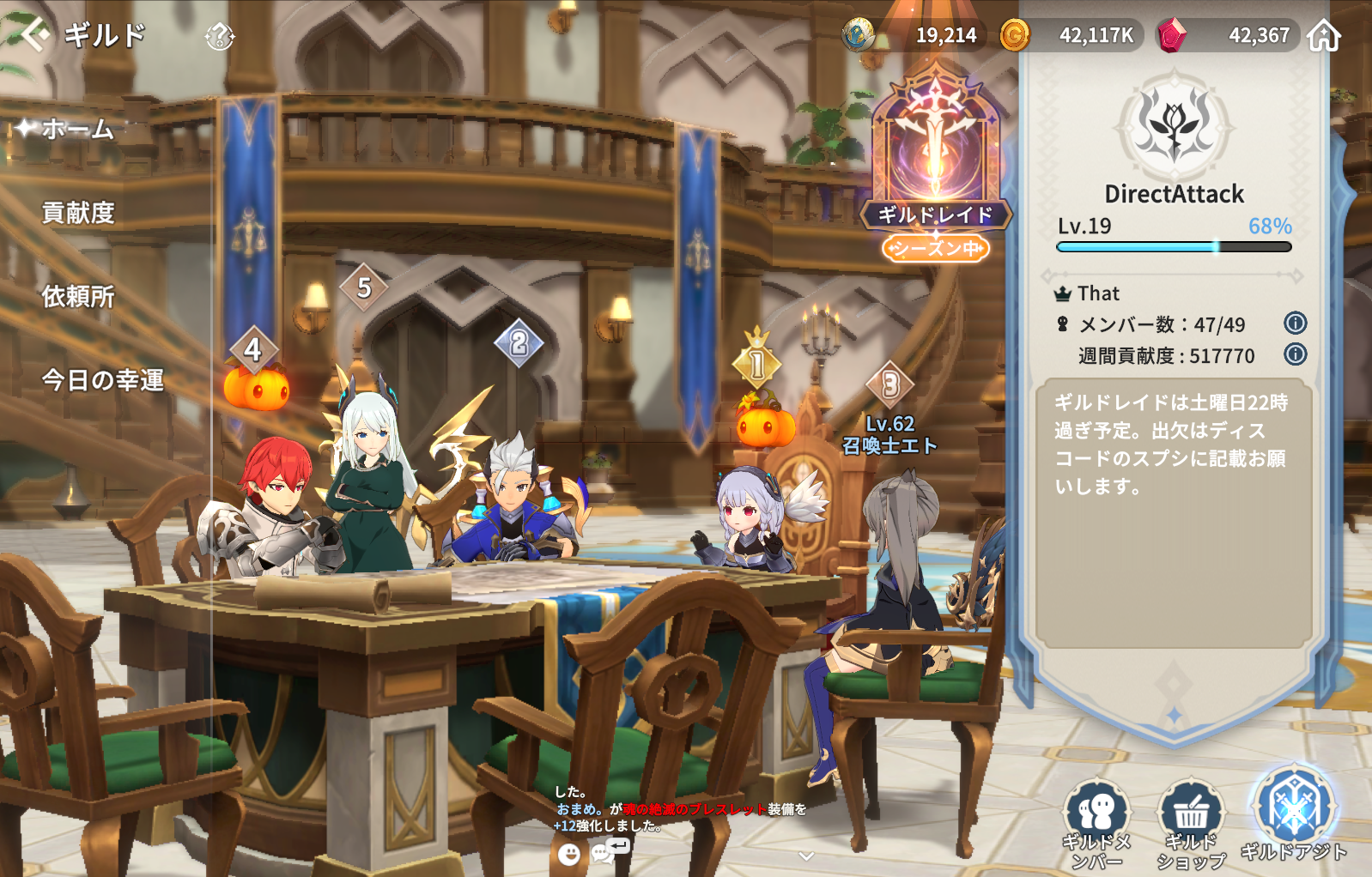The width and height of the screenshot is (1372, 877).
Task: Return to home via the house icon
Action: [1324, 36]
